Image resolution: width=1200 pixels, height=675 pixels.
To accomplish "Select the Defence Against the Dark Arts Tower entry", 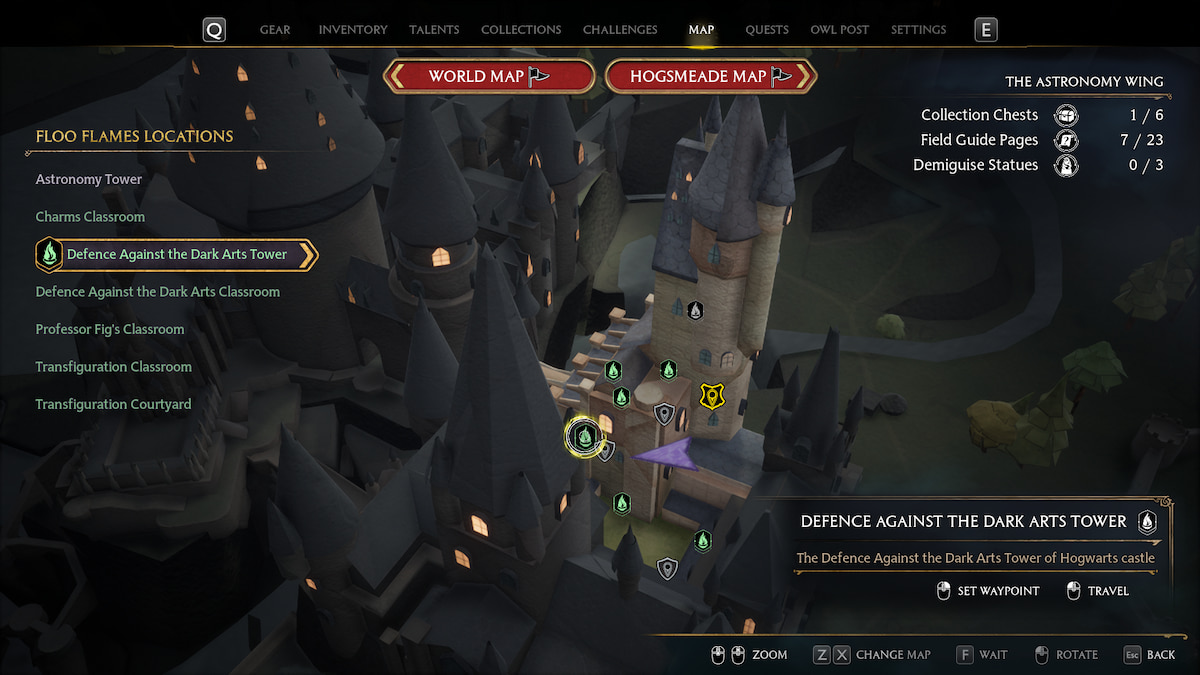I will click(177, 255).
